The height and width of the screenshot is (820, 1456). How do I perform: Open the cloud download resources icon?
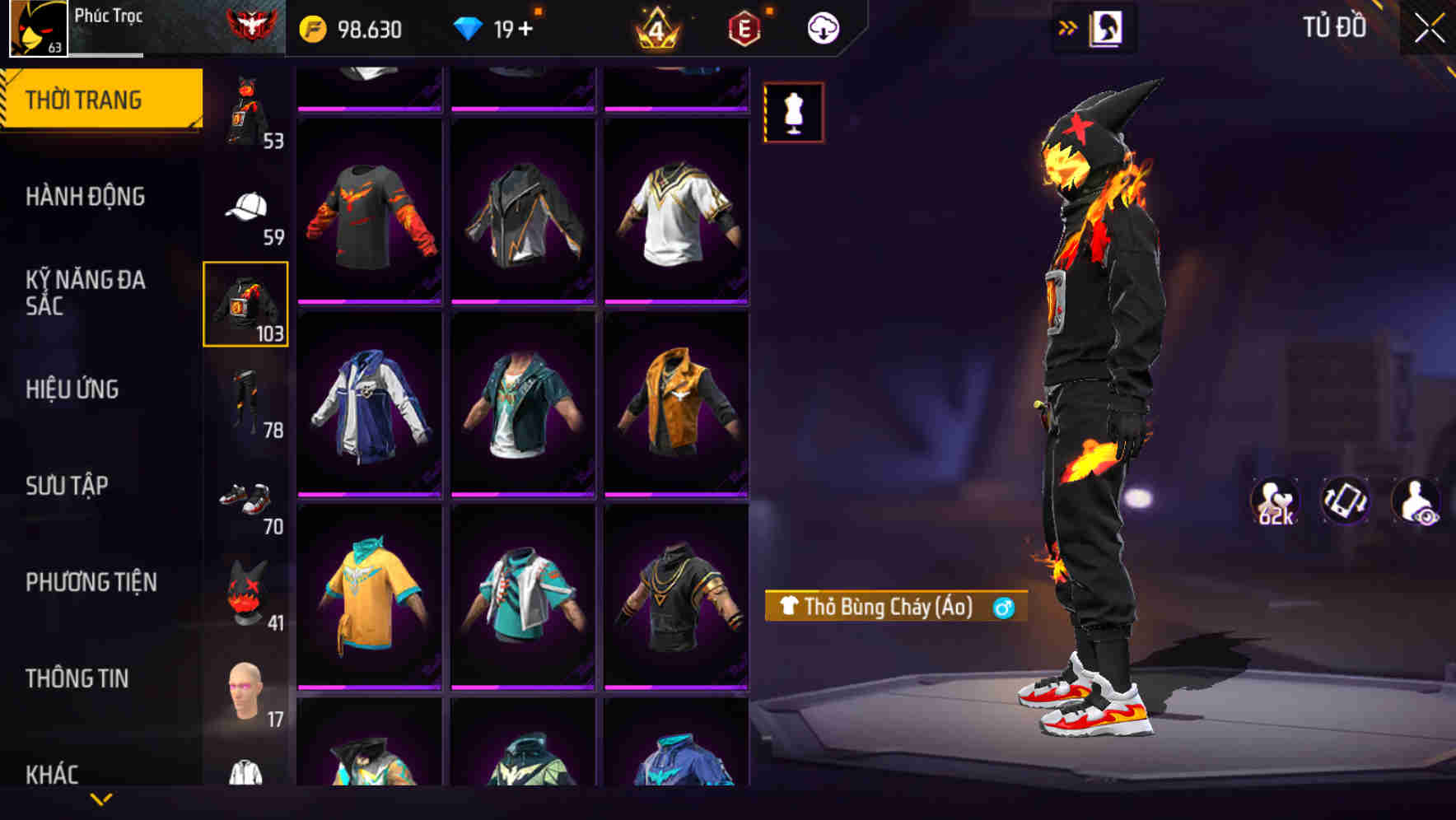click(x=824, y=27)
